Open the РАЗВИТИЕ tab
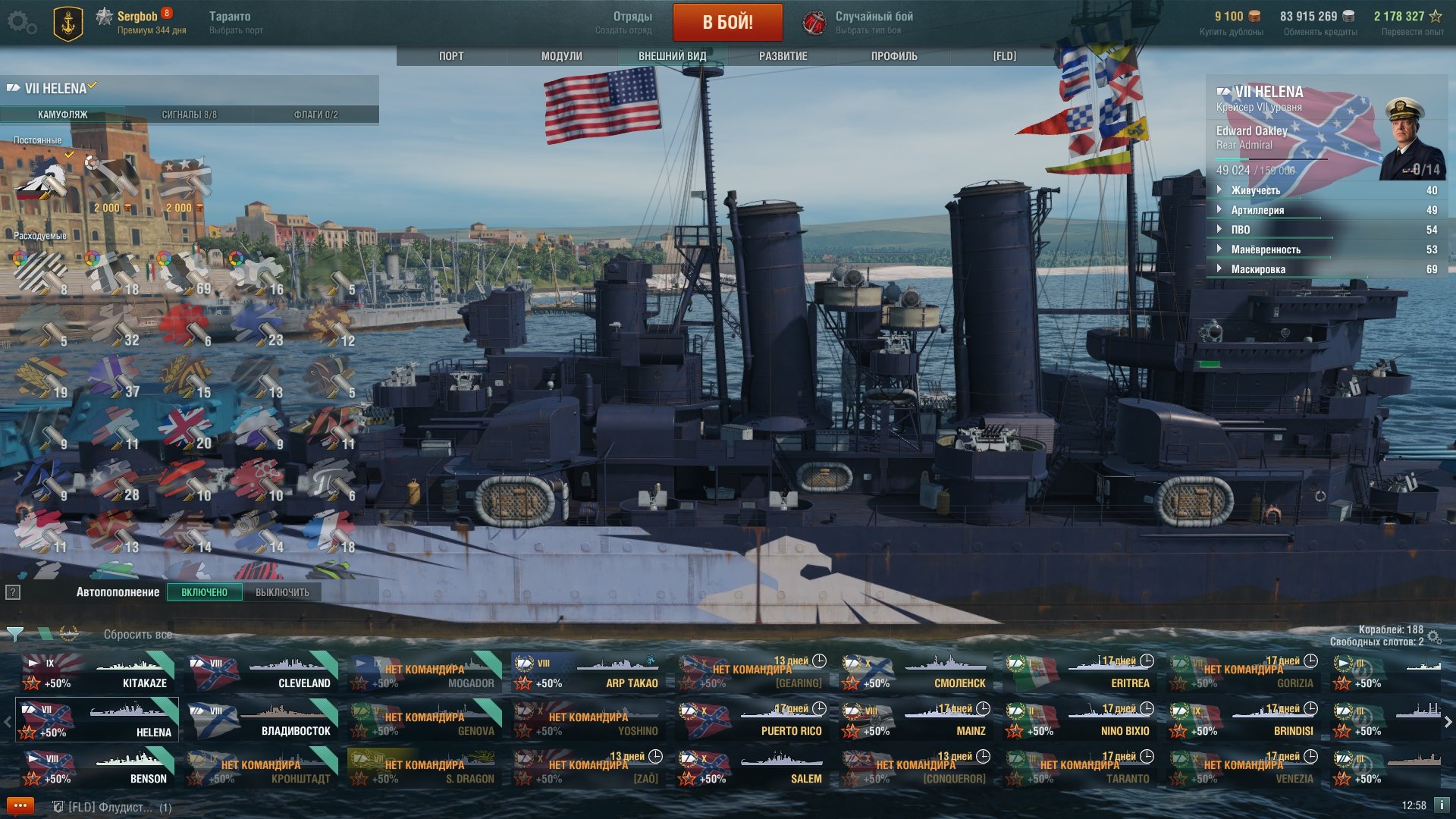This screenshot has width=1456, height=819. [783, 56]
